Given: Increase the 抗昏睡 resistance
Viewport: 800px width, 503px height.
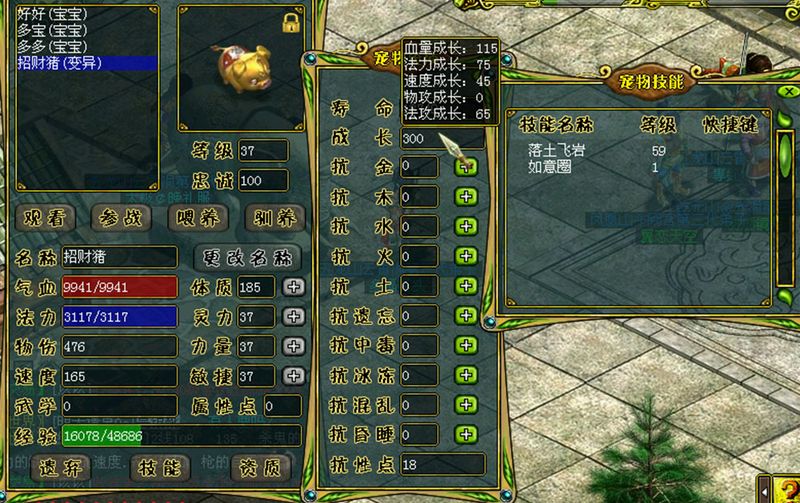Looking at the screenshot, I should point(465,434).
